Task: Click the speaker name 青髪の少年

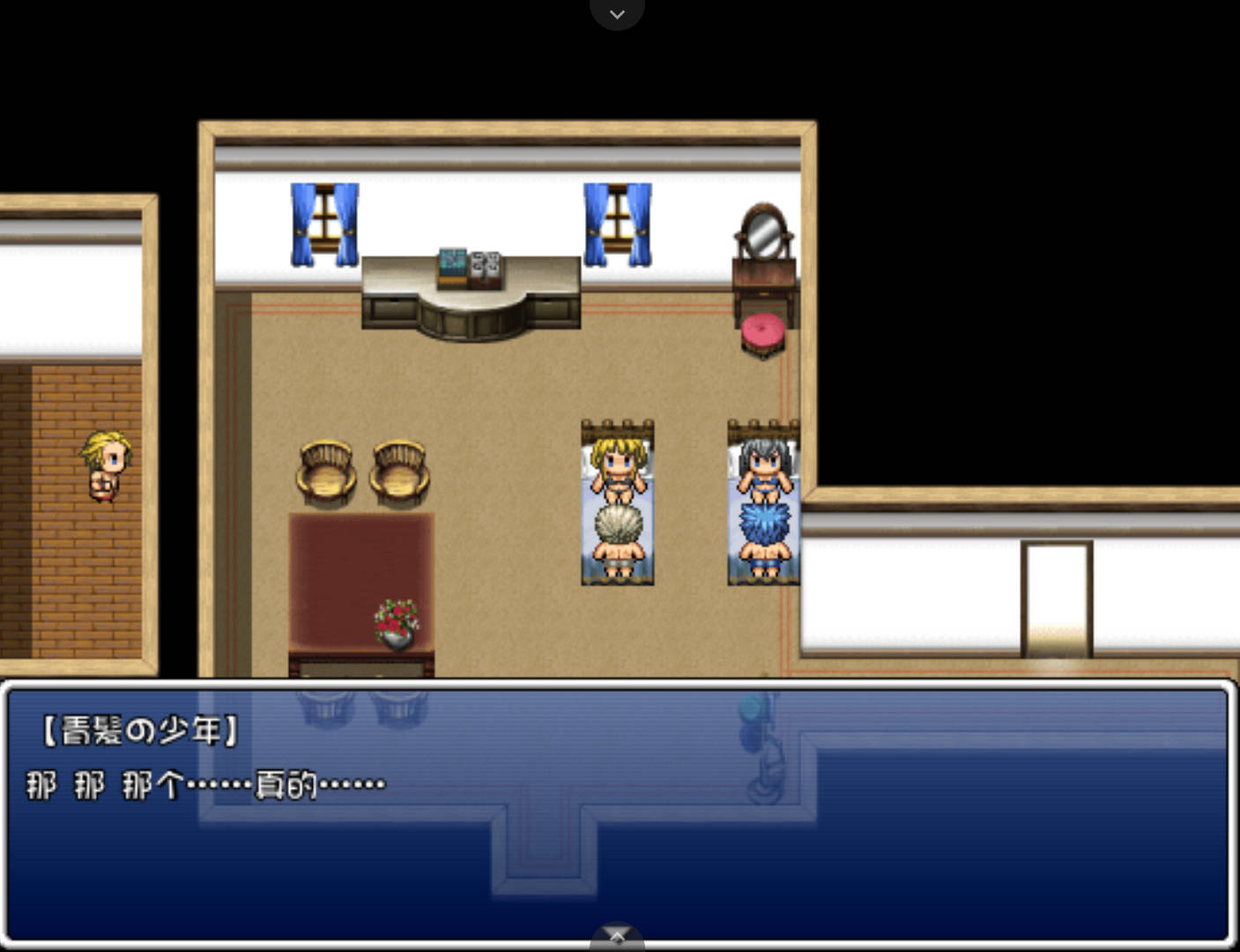Action: point(137,730)
